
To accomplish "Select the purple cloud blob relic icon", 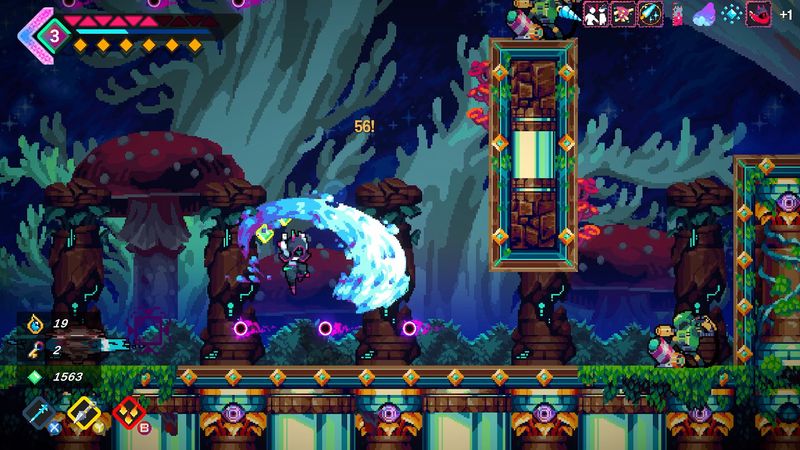I will (705, 14).
